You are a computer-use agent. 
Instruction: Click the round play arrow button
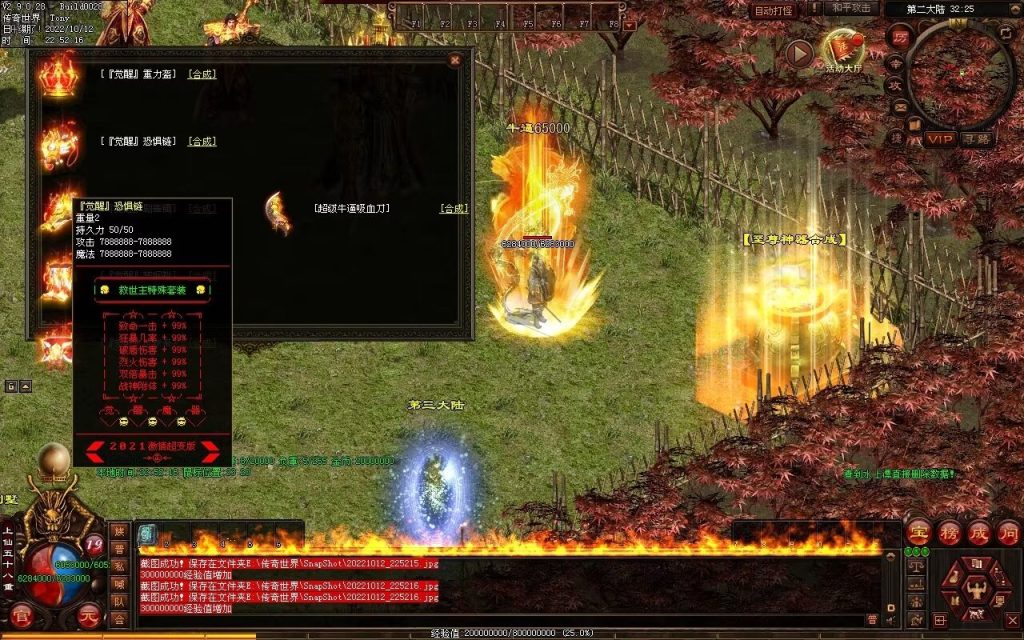[798, 53]
